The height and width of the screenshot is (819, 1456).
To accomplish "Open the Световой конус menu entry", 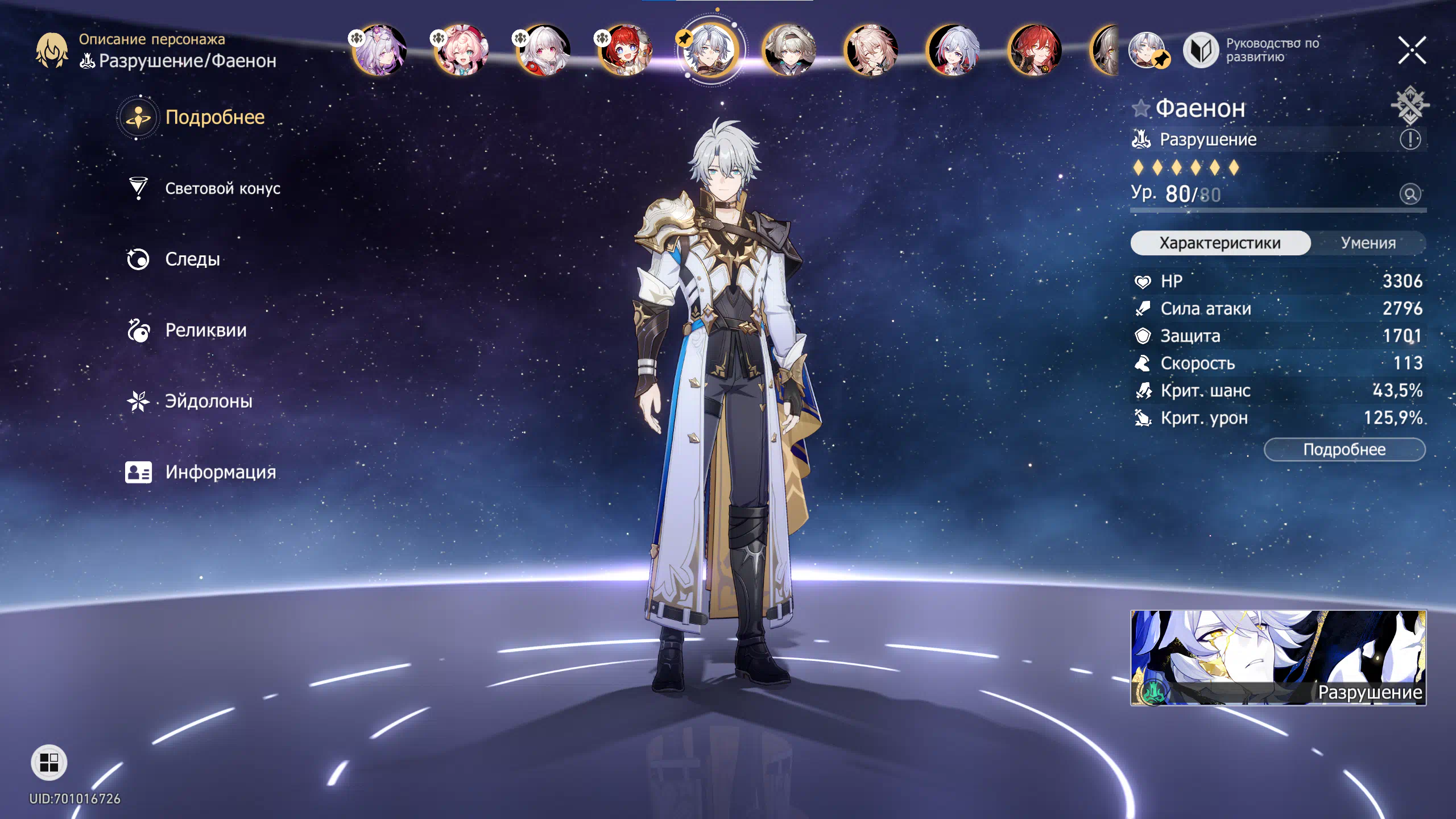I will pos(222,188).
